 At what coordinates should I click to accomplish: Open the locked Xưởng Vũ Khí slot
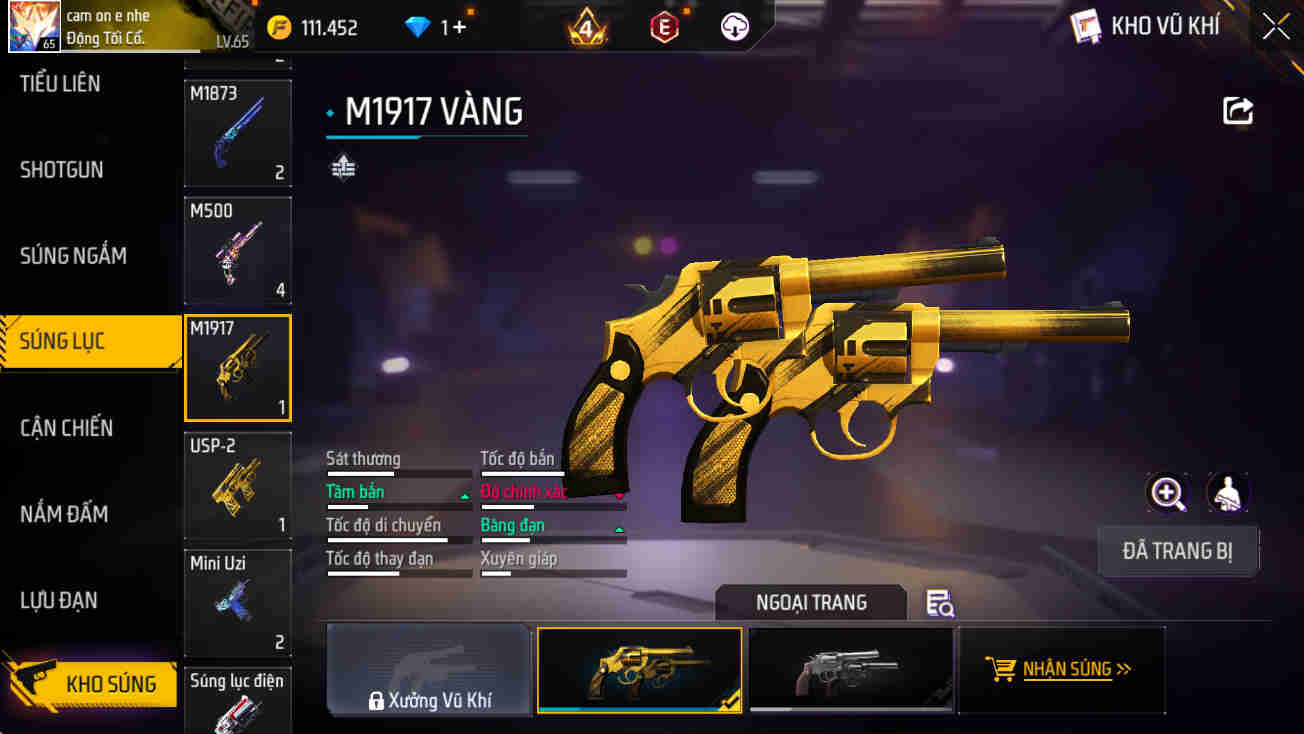pos(428,670)
